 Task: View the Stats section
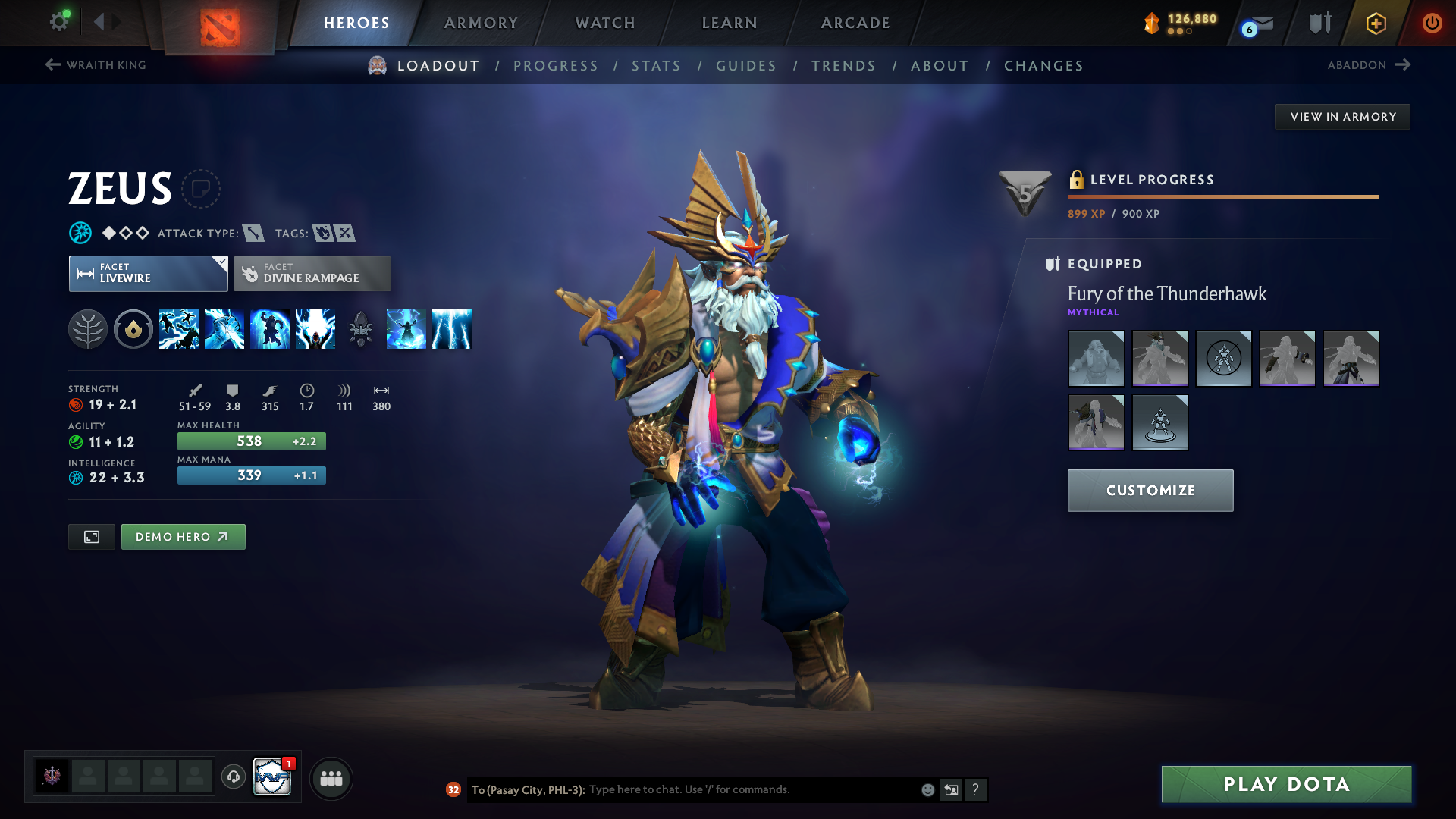click(x=656, y=66)
